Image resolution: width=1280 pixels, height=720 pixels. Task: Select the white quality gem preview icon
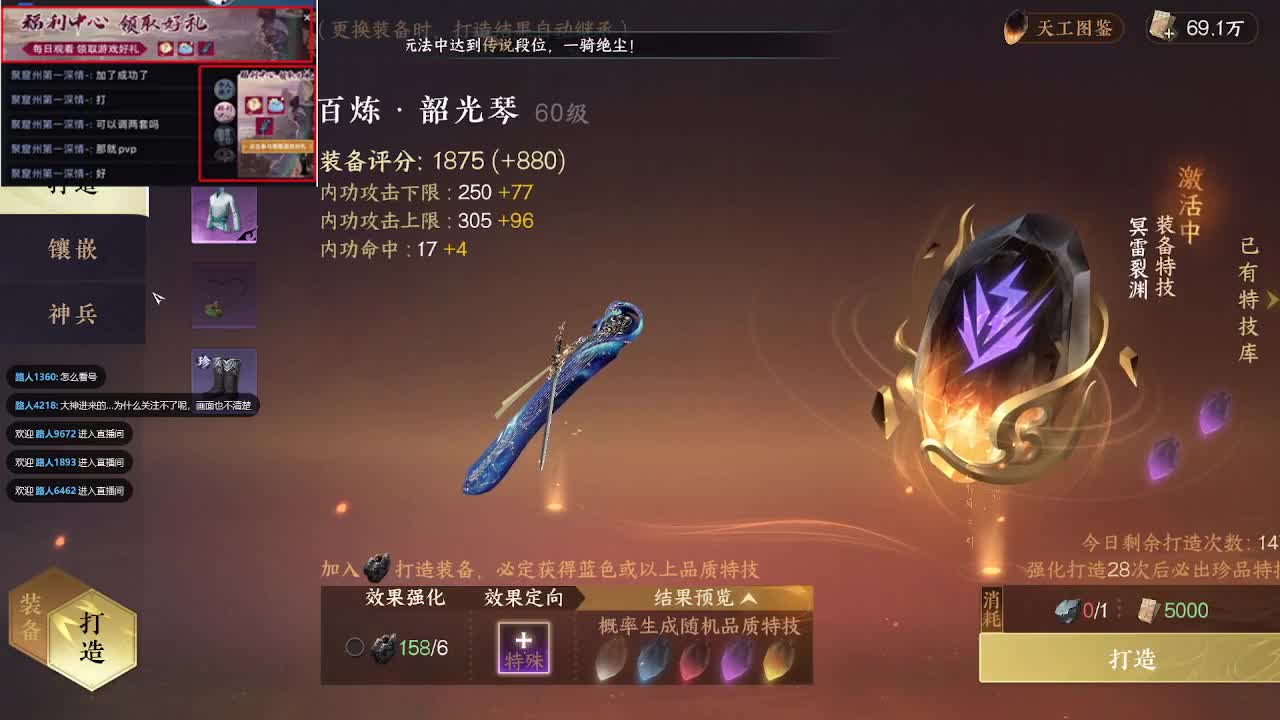[608, 660]
